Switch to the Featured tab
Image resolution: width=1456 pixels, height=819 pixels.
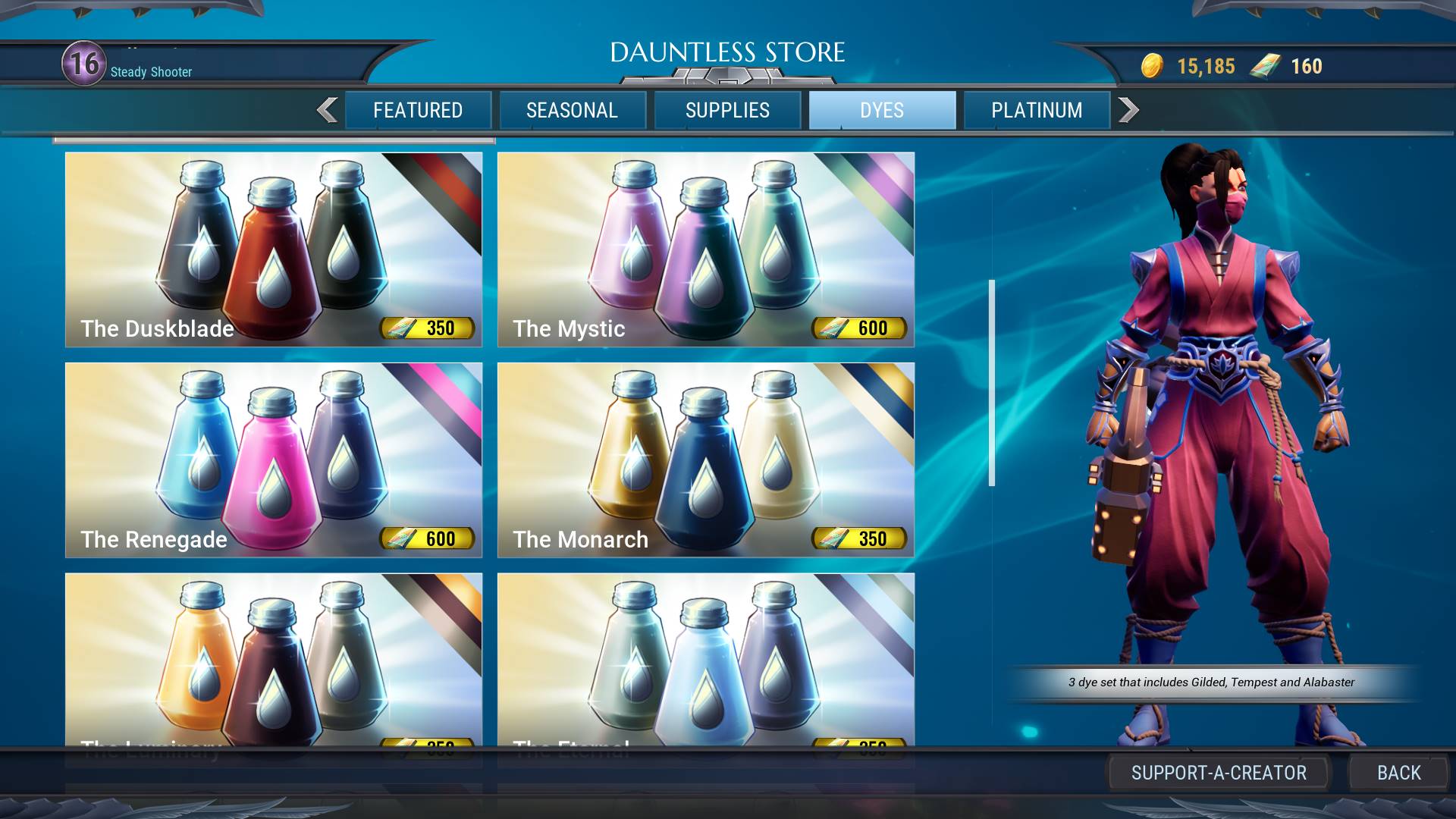pyautogui.click(x=418, y=111)
